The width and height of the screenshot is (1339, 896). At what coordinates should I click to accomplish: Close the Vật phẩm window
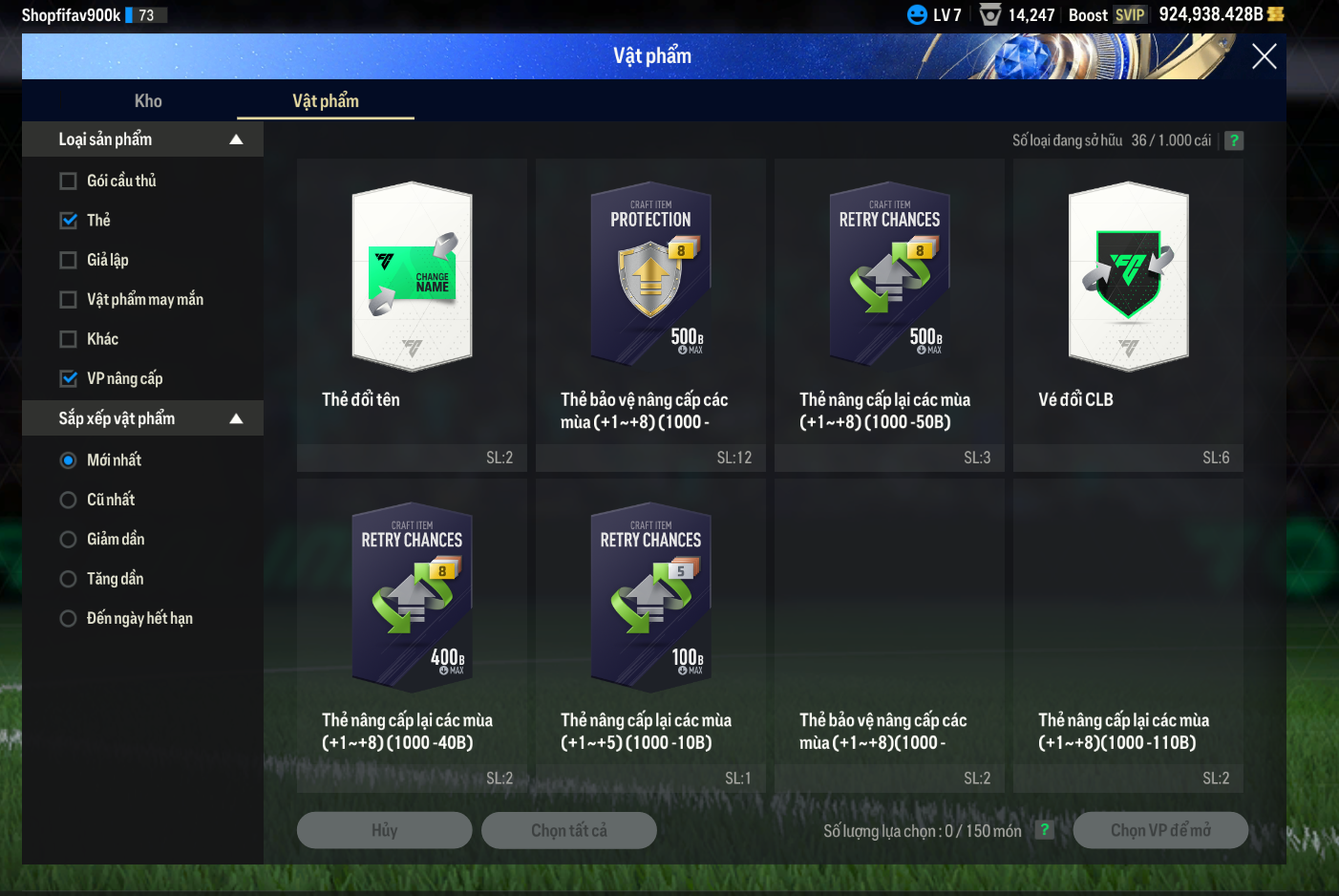[1264, 57]
